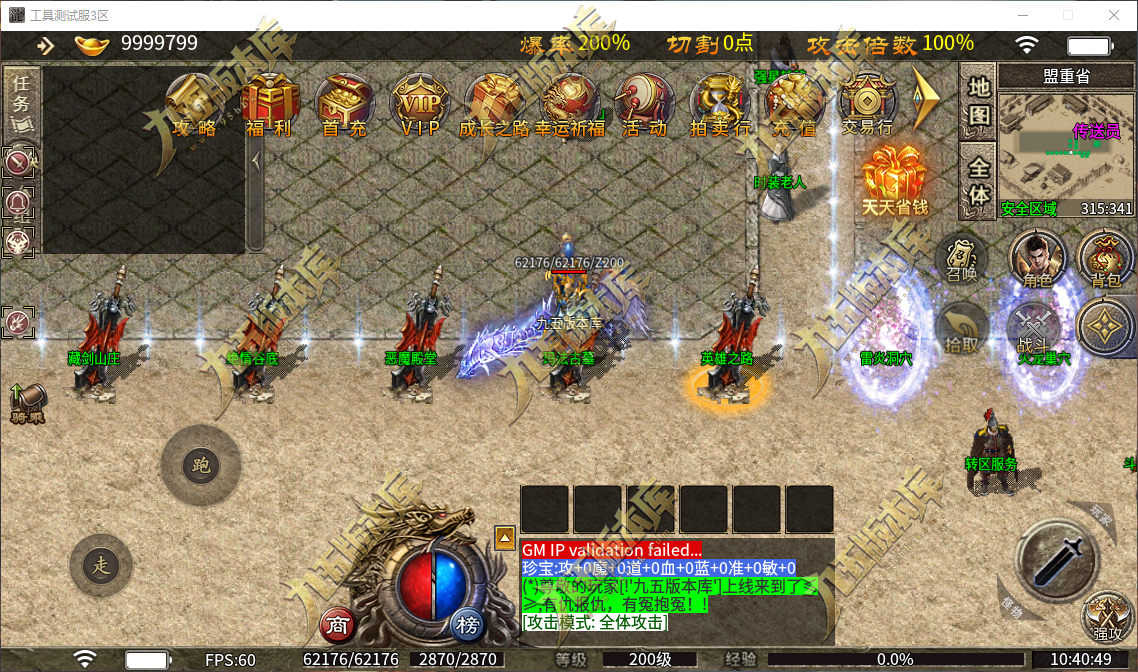Close the game window
Image resolution: width=1138 pixels, height=672 pixels.
pos(1114,15)
